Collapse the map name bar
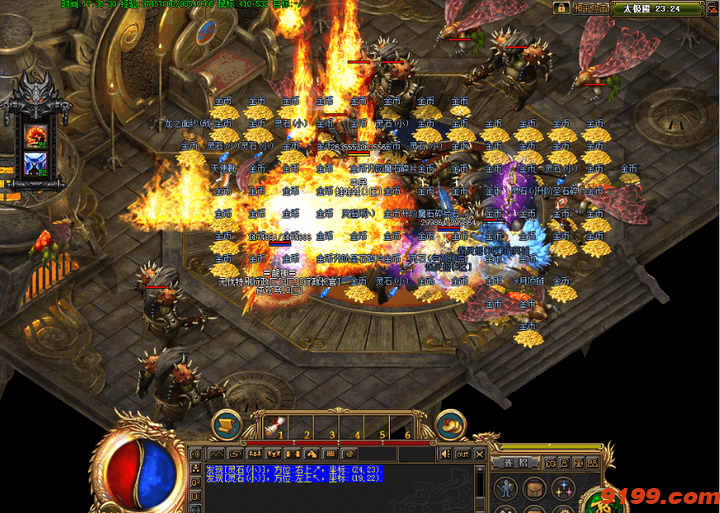Viewport: 720px width, 513px height. tap(709, 8)
